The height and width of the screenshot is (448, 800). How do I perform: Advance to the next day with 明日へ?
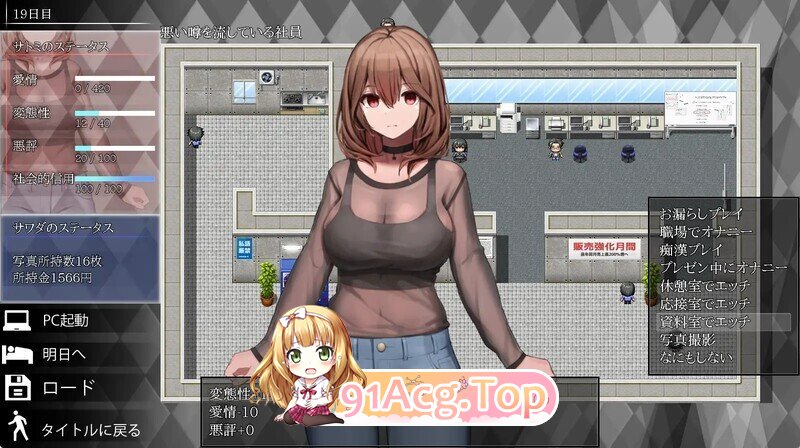coord(66,354)
